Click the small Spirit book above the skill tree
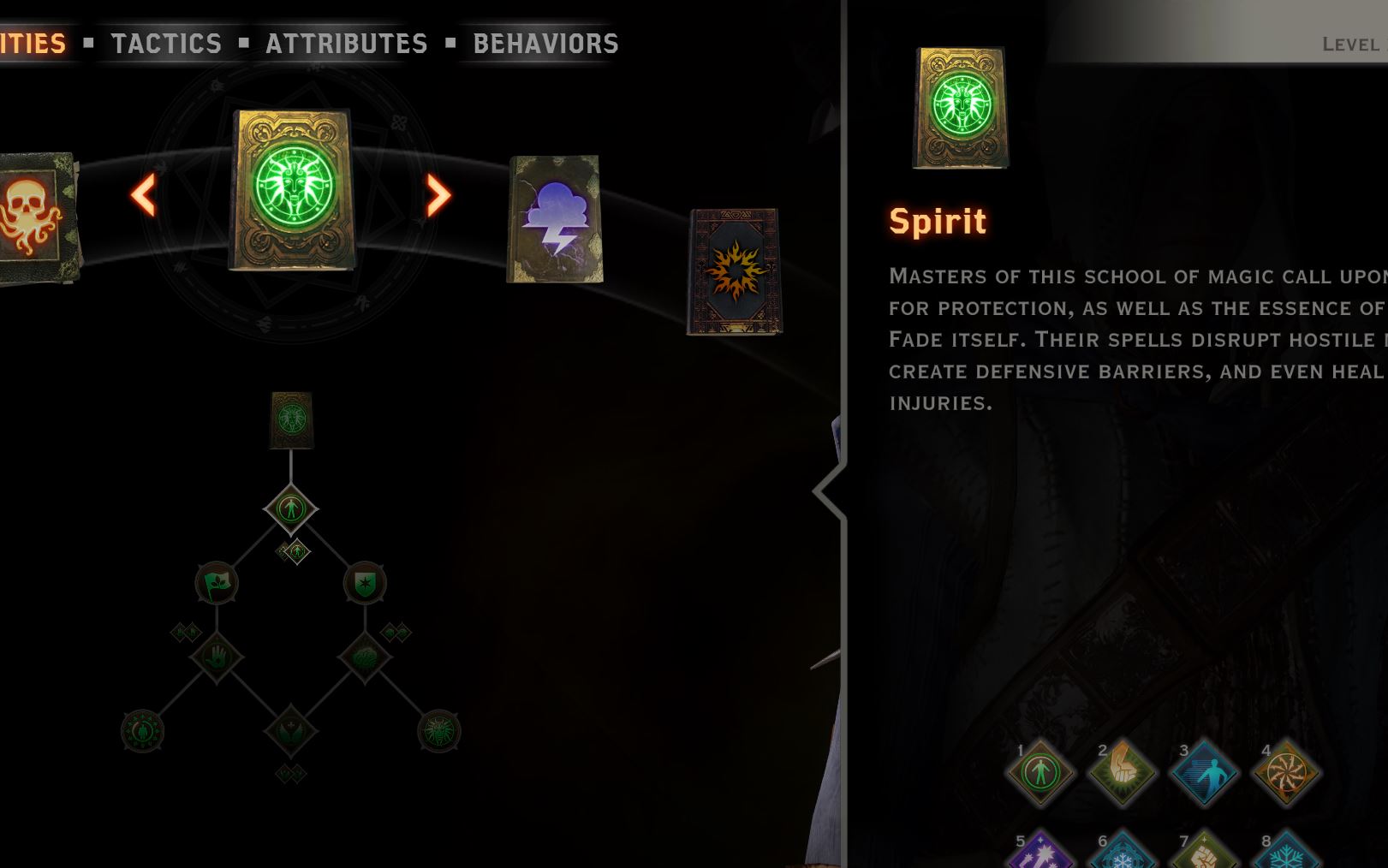 pos(291,419)
